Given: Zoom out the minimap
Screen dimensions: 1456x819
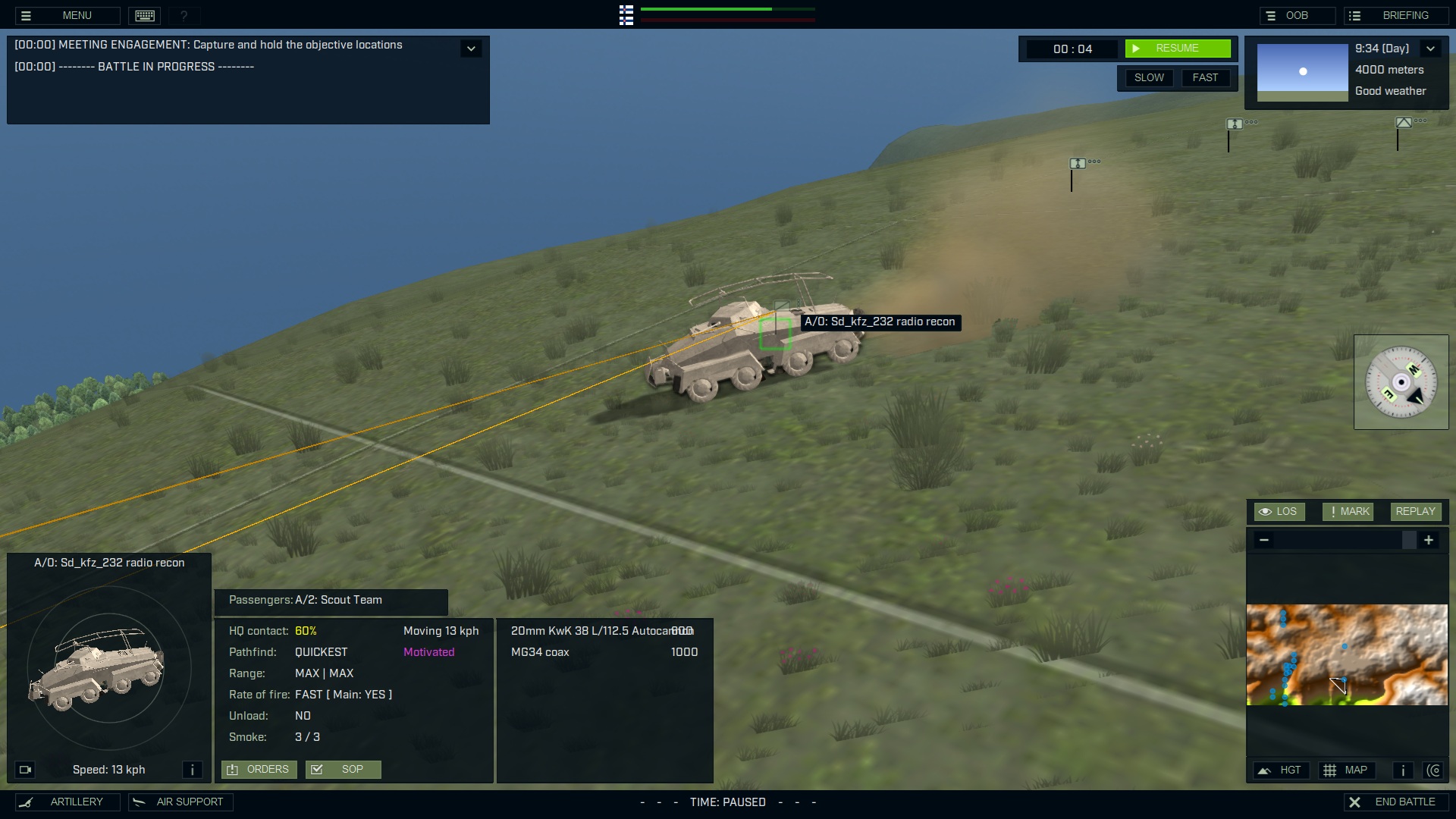Looking at the screenshot, I should [x=1263, y=540].
